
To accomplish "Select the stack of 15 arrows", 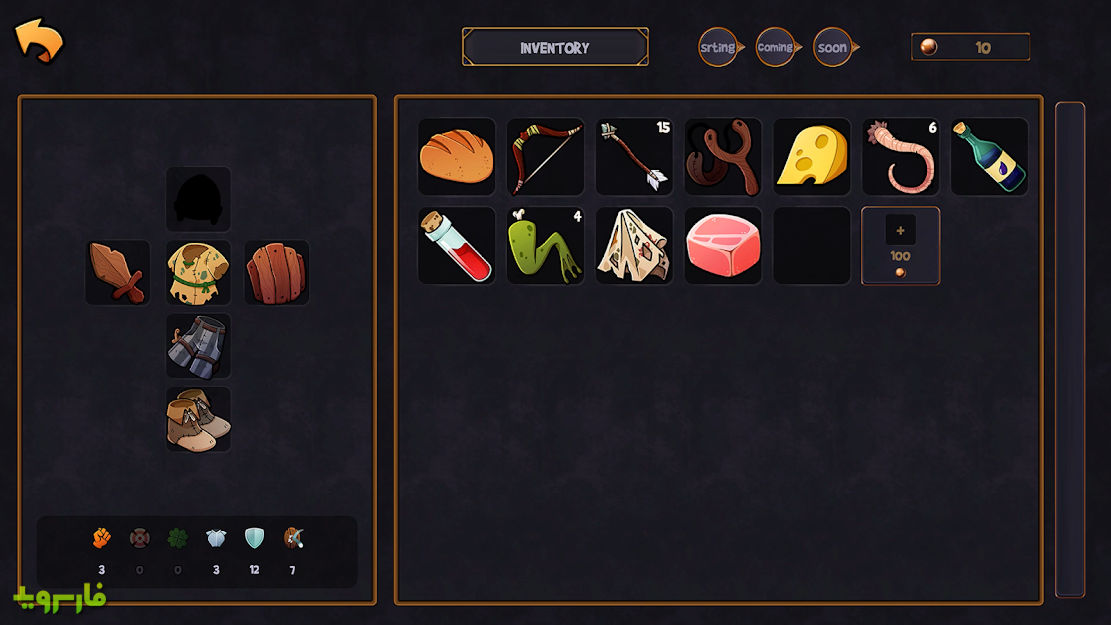I will [634, 157].
